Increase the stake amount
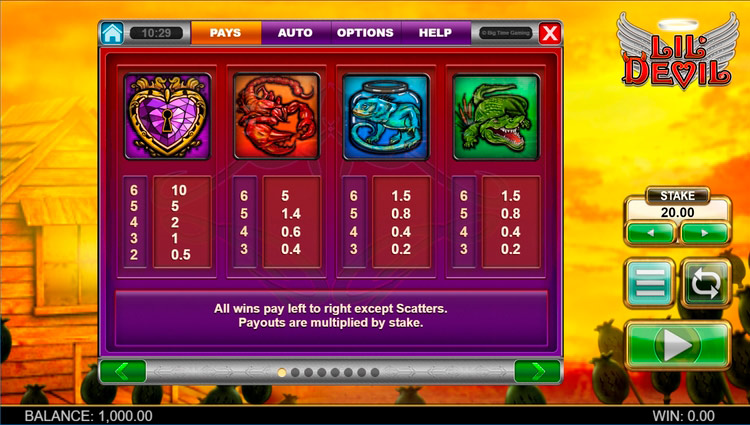Image resolution: width=750 pixels, height=425 pixels. 705,233
